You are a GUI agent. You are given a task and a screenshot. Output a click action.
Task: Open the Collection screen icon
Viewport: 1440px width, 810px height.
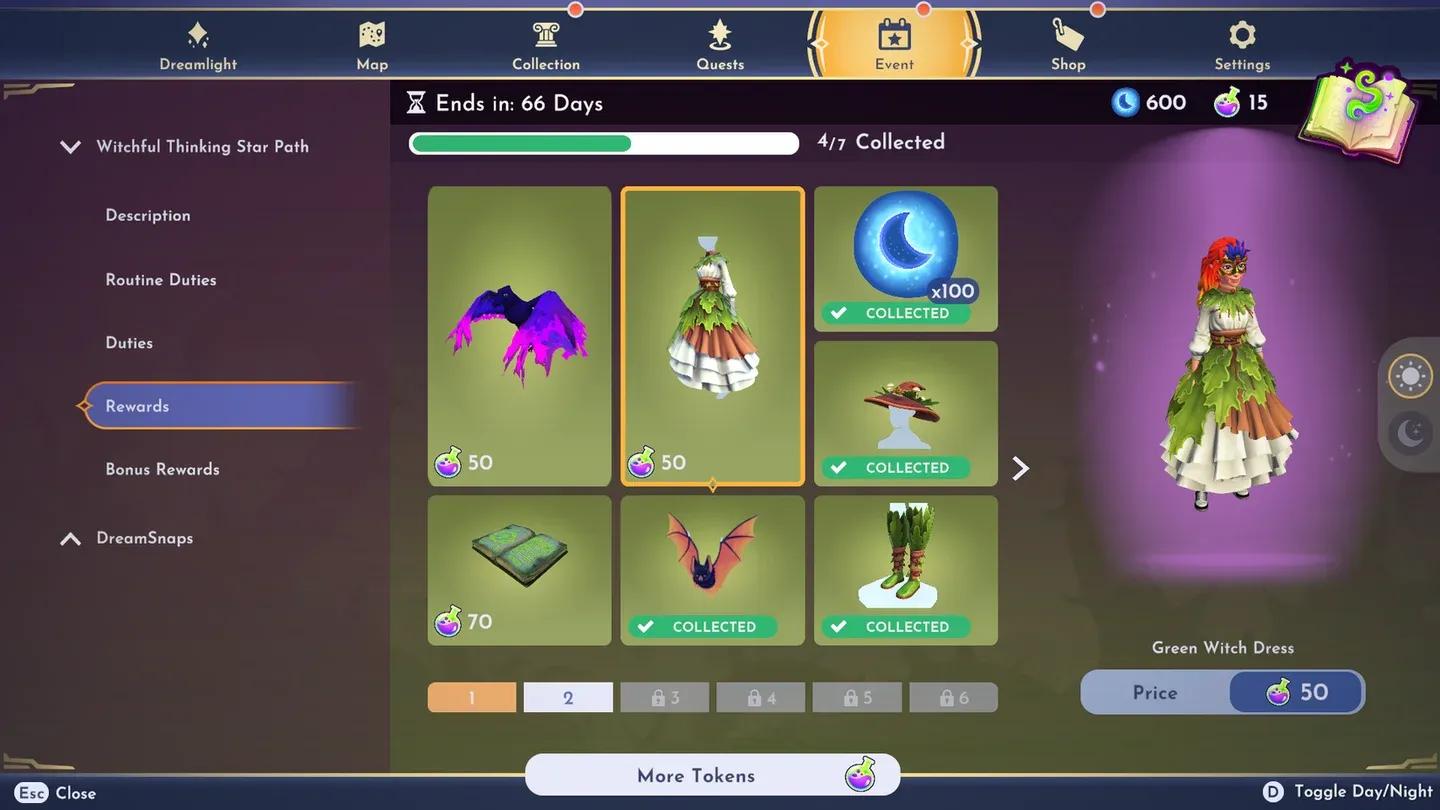(x=545, y=38)
